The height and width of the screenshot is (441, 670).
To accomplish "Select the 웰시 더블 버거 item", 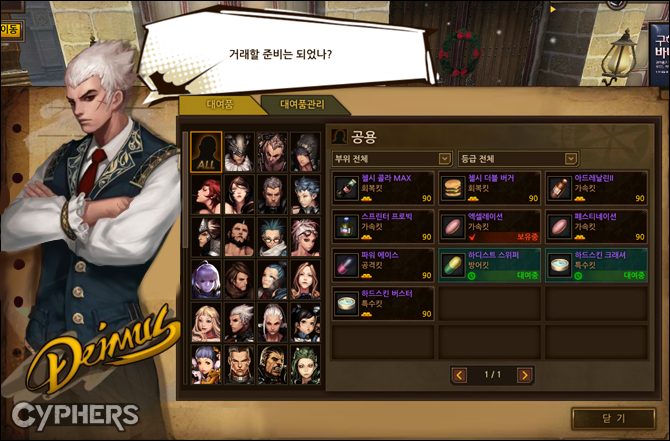I will [x=490, y=186].
